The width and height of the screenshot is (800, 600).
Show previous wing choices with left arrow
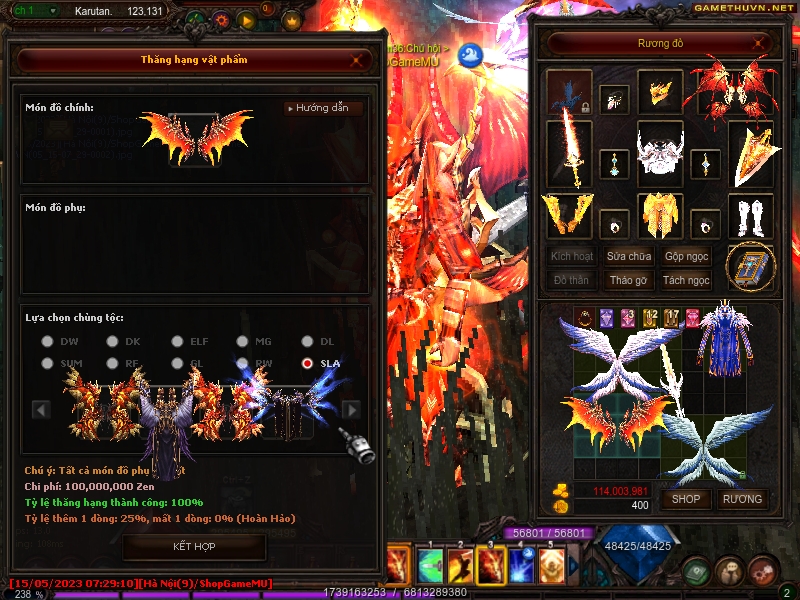[42, 409]
